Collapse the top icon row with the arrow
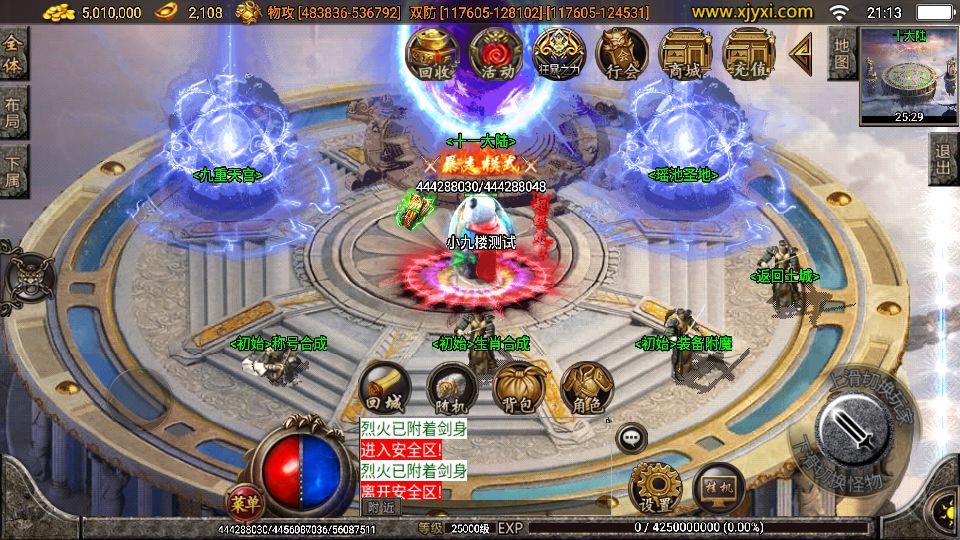The width and height of the screenshot is (960, 540). pyautogui.click(x=801, y=52)
